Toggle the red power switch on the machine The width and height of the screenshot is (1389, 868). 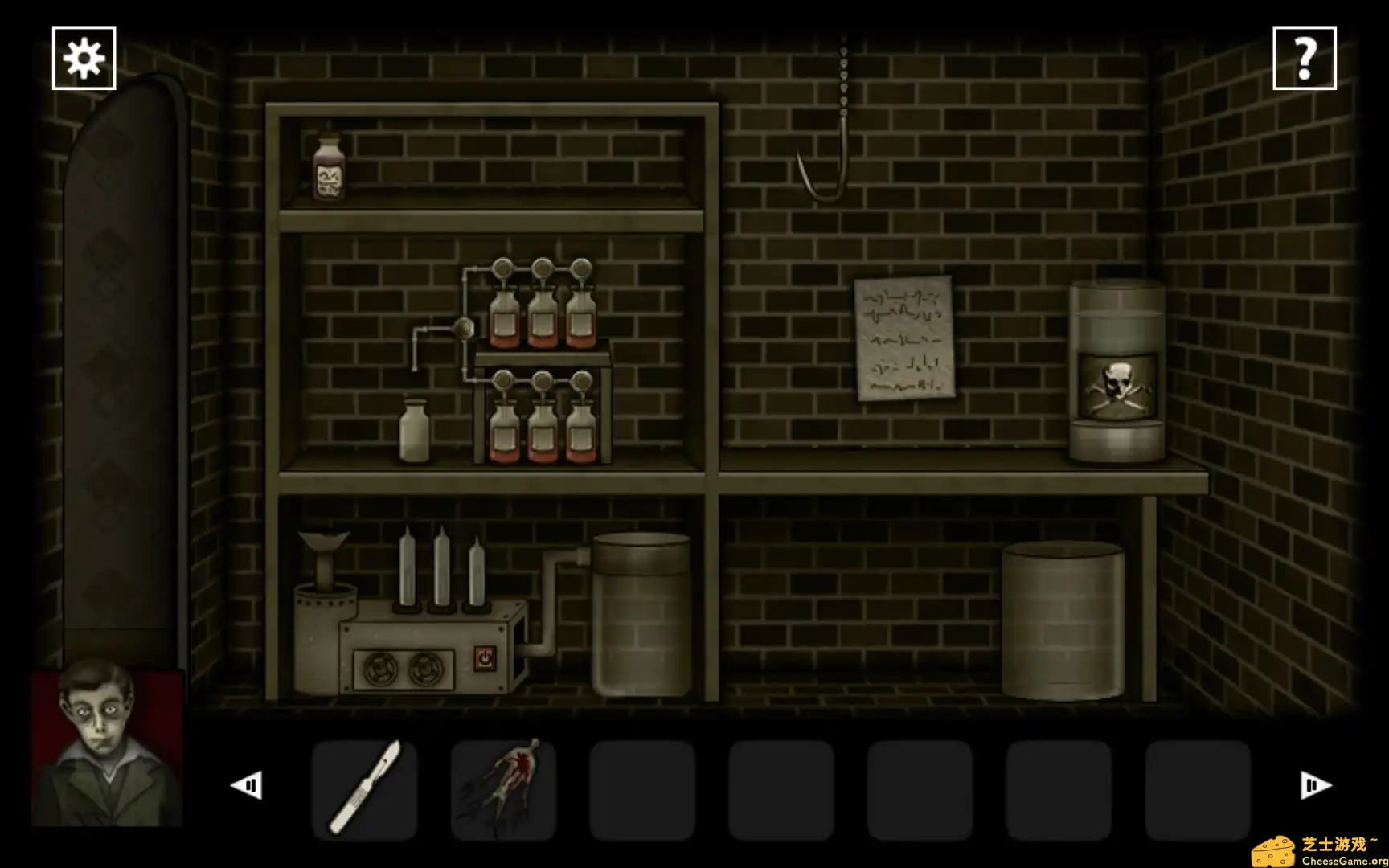[483, 657]
